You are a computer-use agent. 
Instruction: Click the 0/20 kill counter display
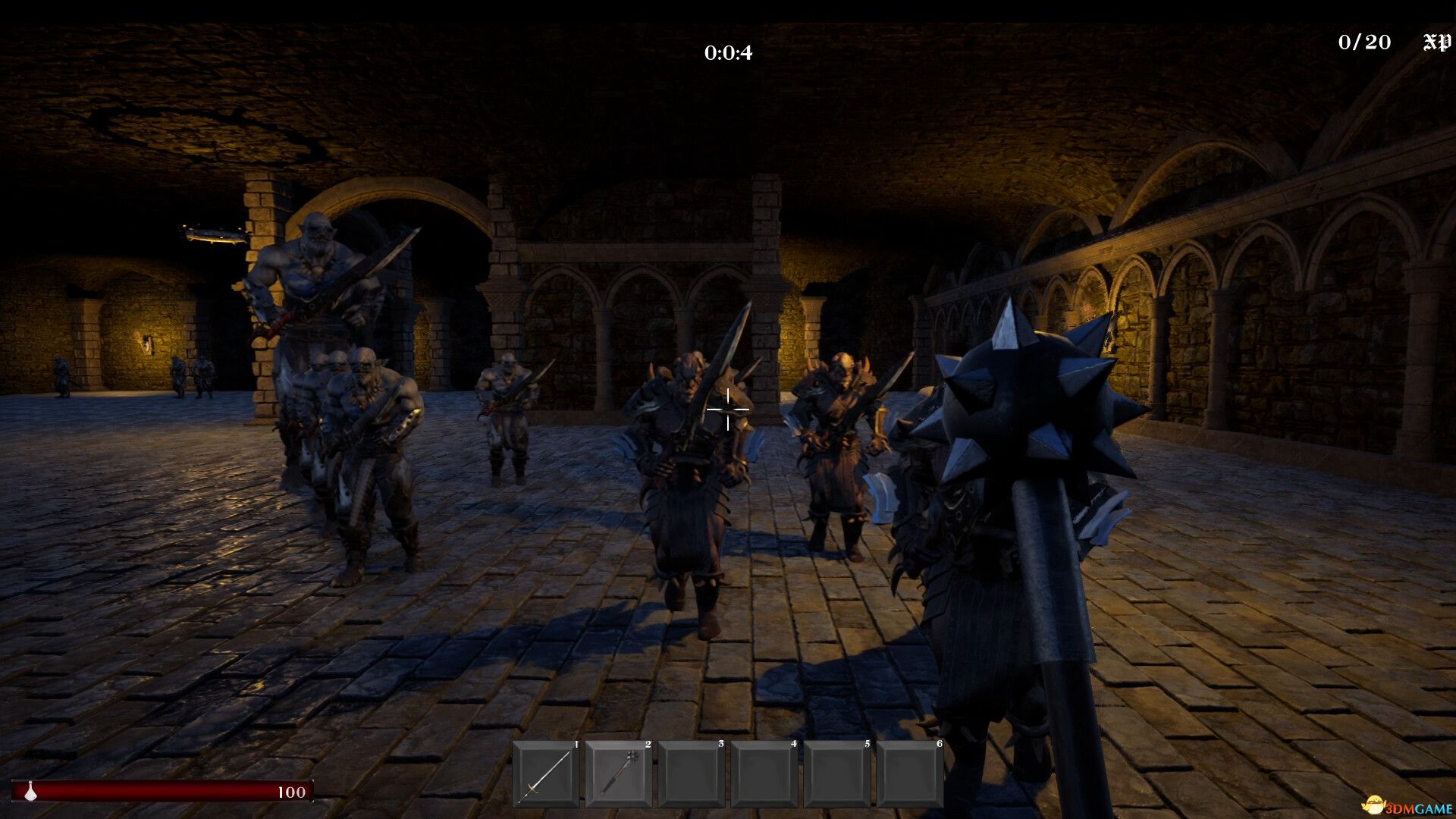(x=1365, y=42)
